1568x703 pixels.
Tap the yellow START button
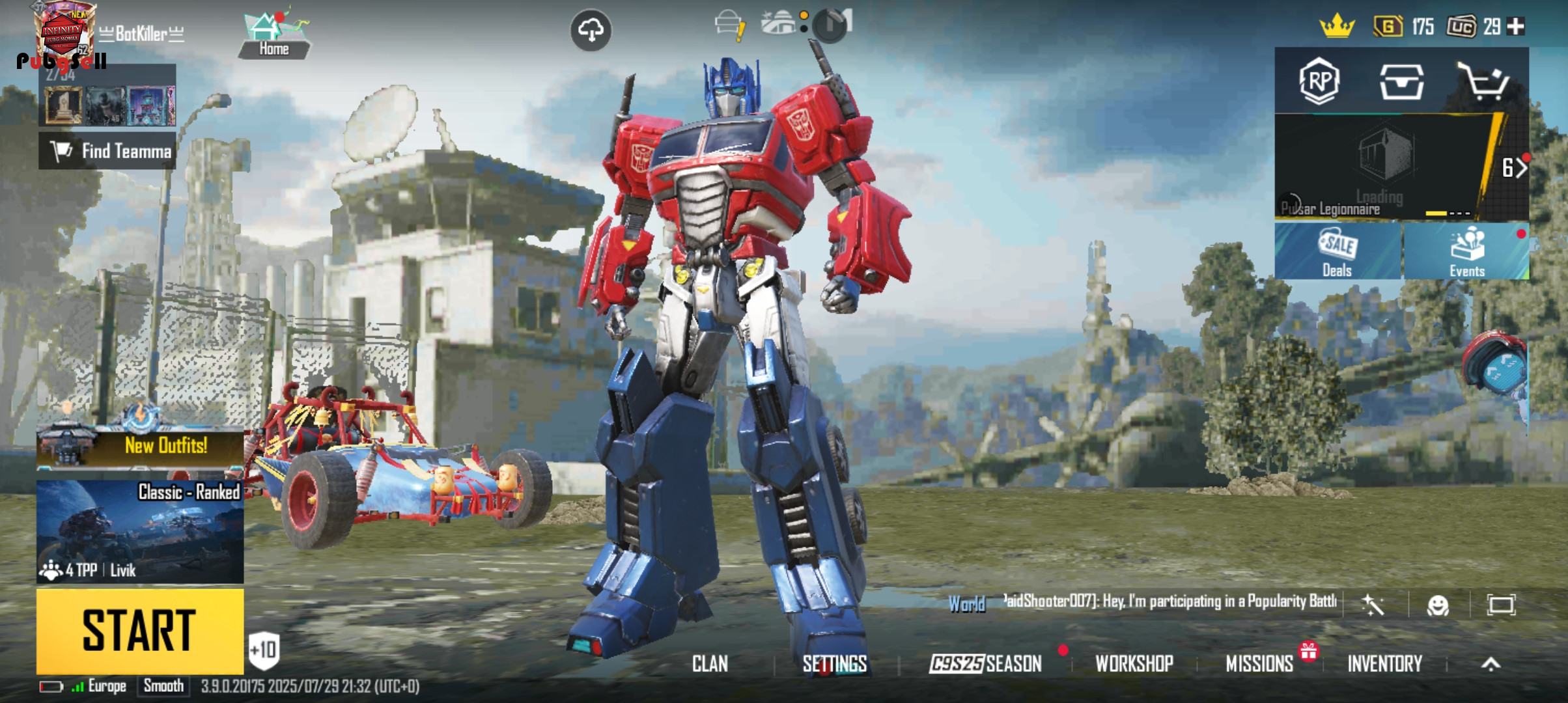(x=139, y=630)
